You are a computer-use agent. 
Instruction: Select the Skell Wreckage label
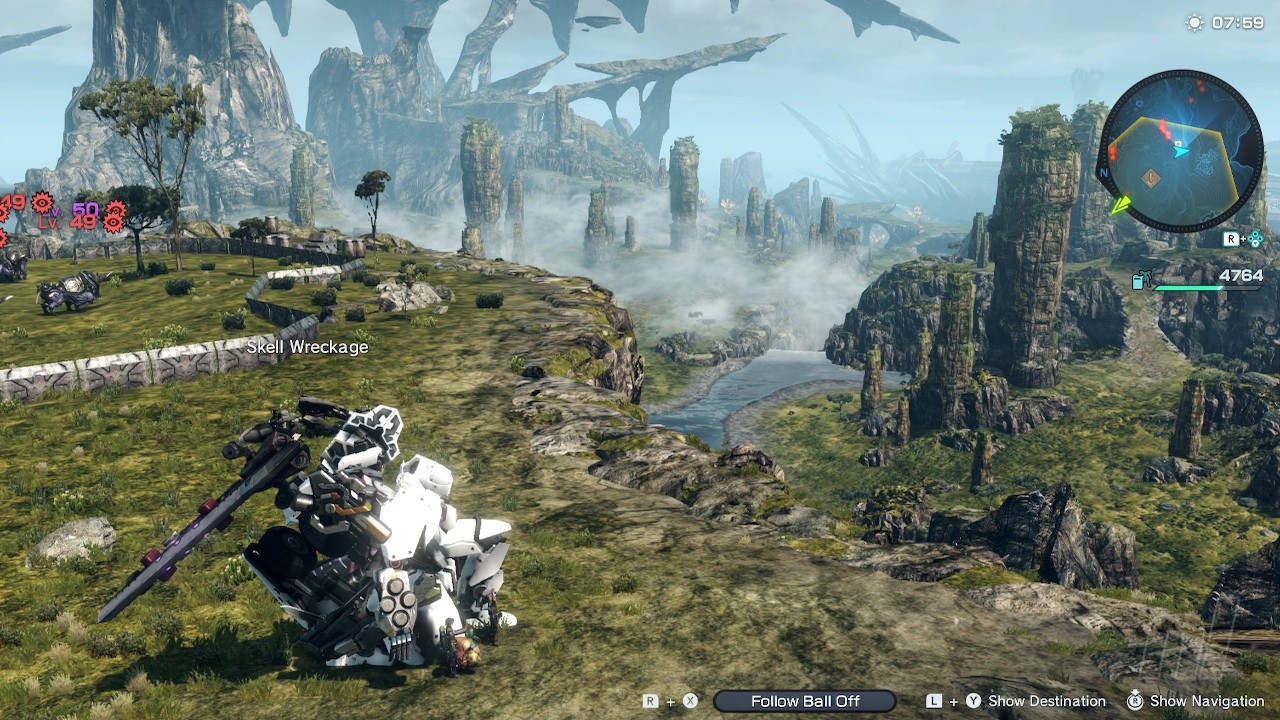coord(307,347)
